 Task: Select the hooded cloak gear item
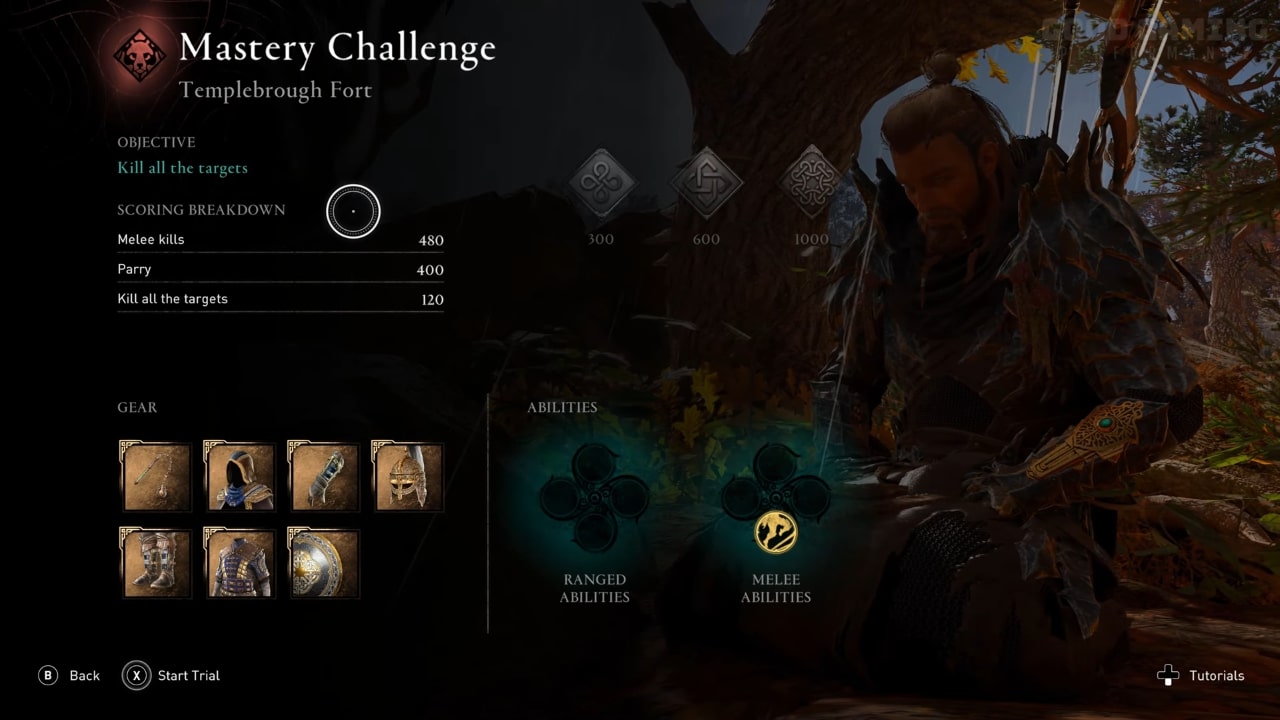pyautogui.click(x=239, y=477)
